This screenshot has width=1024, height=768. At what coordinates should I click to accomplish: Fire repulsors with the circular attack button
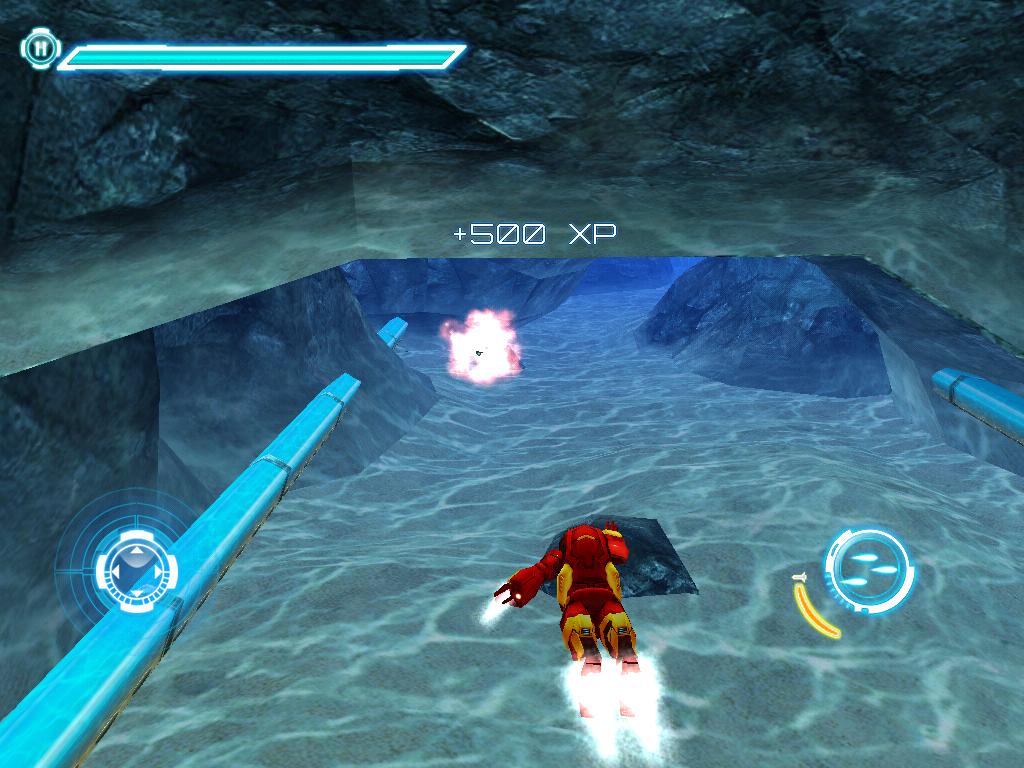tap(867, 570)
